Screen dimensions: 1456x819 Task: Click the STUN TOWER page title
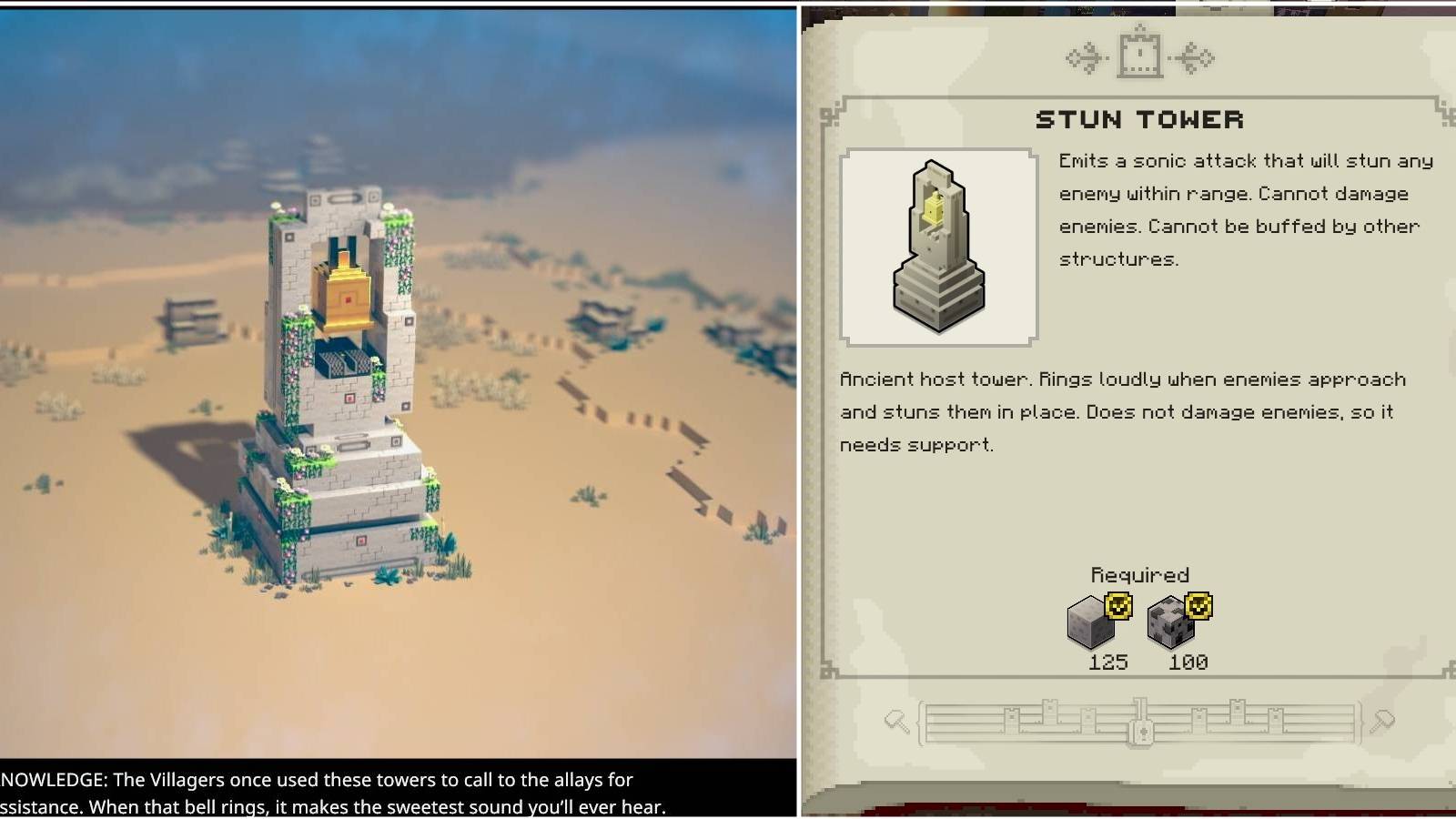coord(1140,118)
